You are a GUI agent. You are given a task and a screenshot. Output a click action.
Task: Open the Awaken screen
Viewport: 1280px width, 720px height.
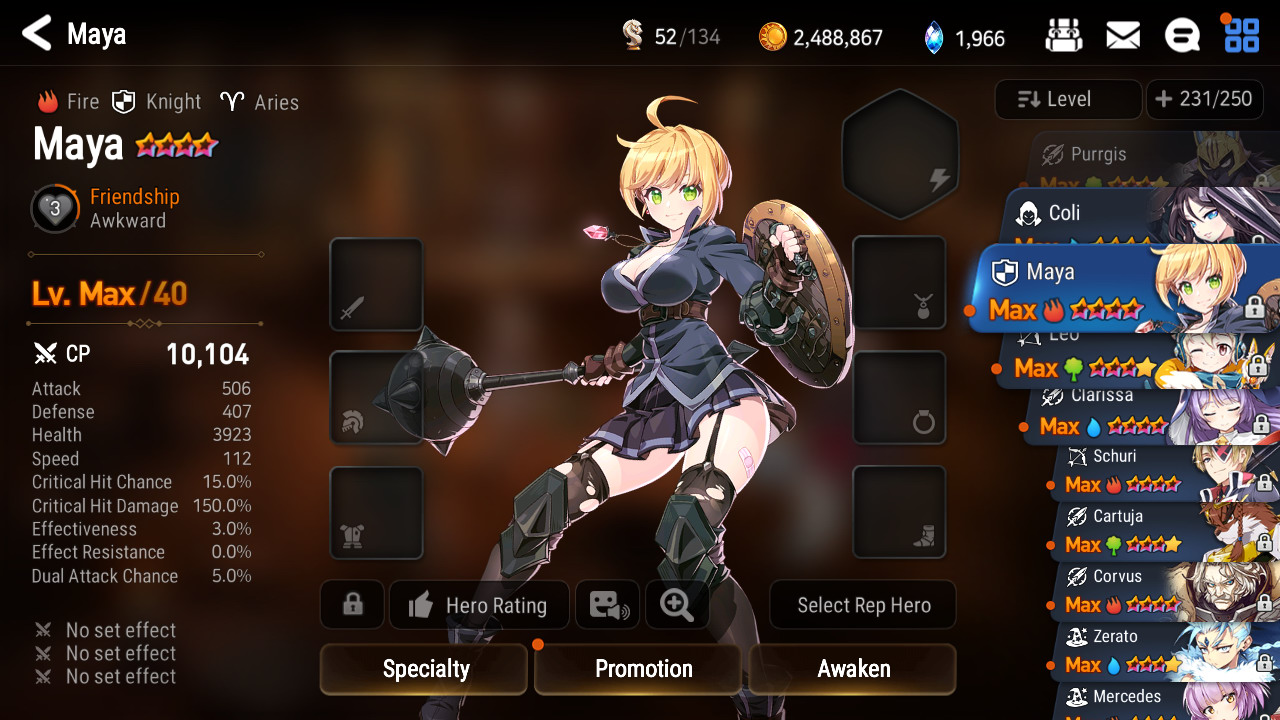point(853,669)
